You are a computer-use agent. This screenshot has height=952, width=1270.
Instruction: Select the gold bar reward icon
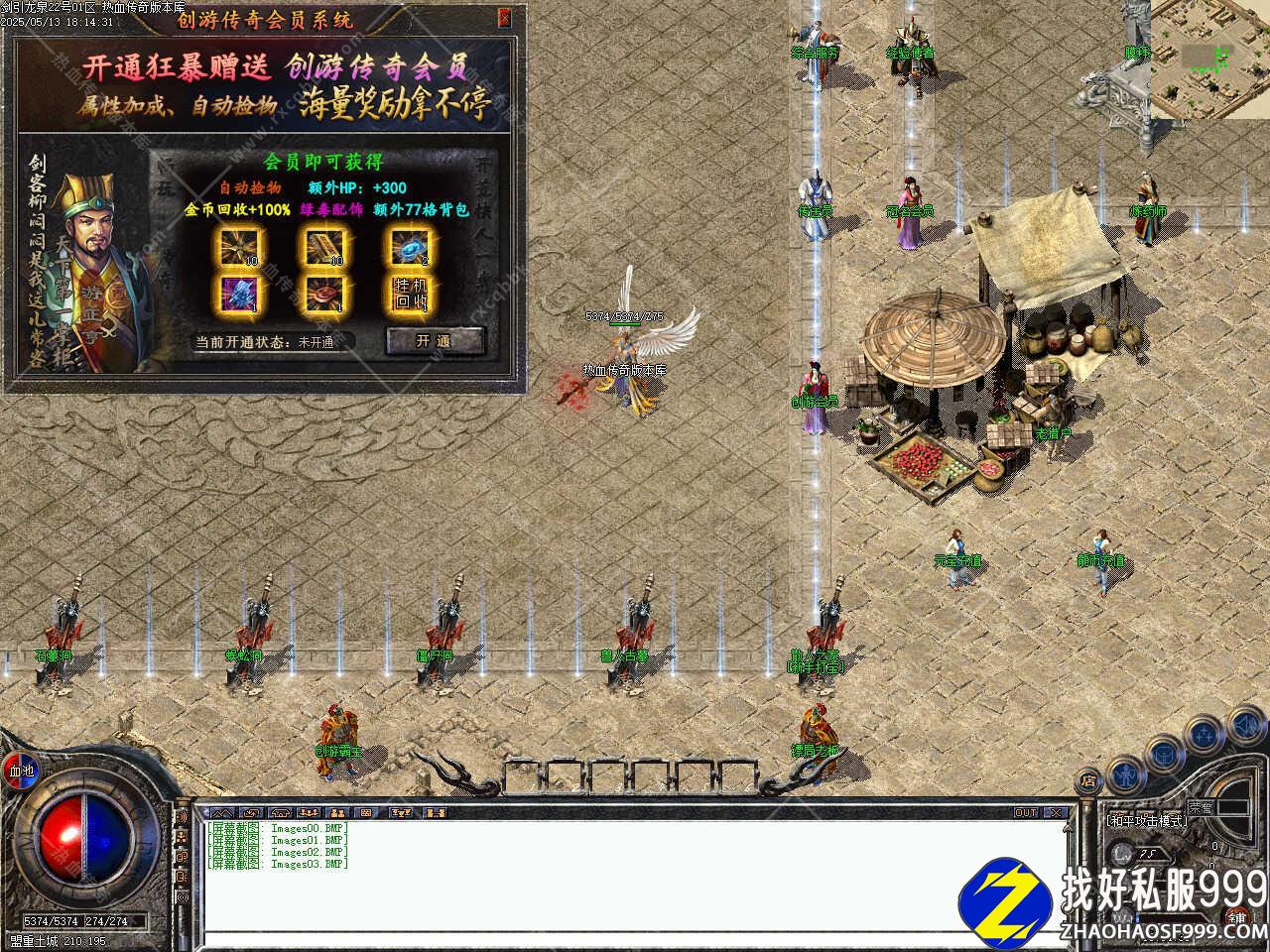(x=323, y=245)
